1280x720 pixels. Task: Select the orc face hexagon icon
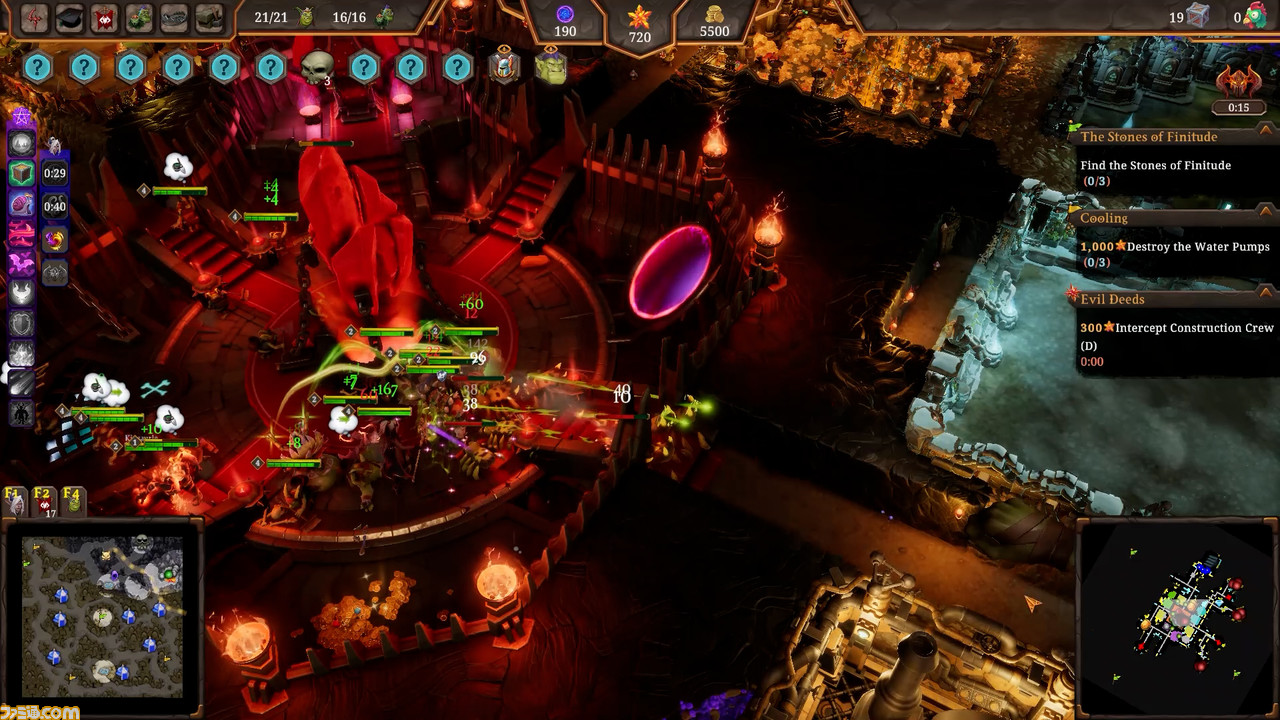tap(550, 68)
